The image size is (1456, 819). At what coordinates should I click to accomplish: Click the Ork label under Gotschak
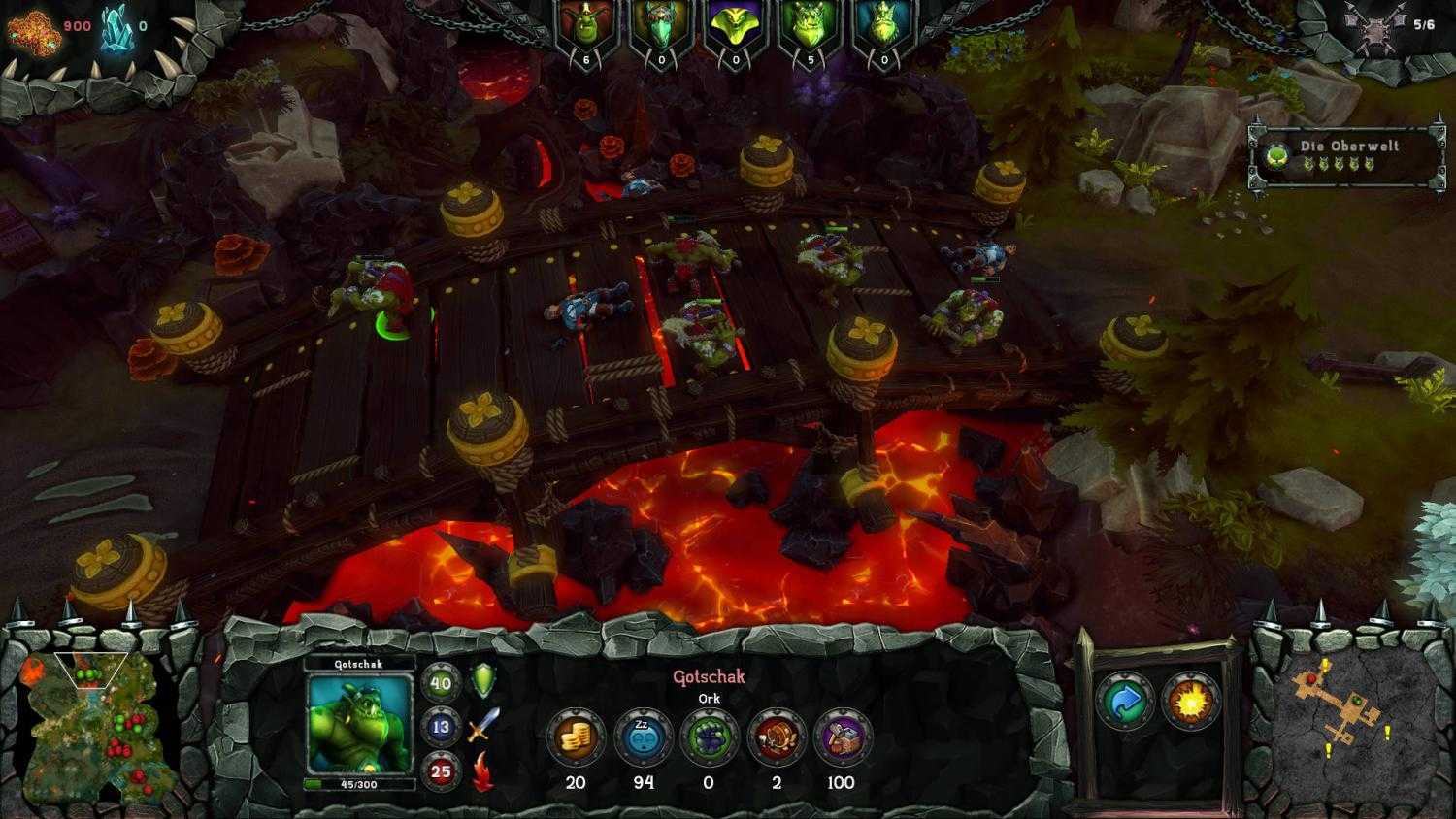710,696
